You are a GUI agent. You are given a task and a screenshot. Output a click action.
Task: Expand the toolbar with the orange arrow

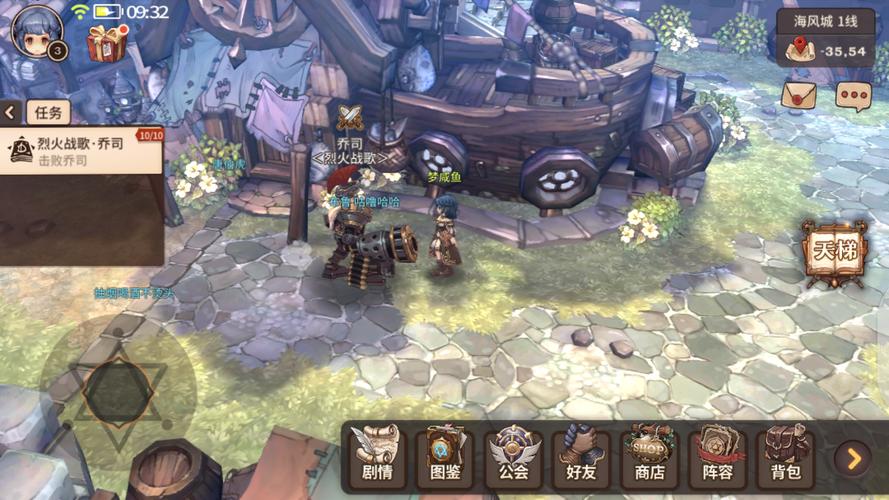click(853, 458)
